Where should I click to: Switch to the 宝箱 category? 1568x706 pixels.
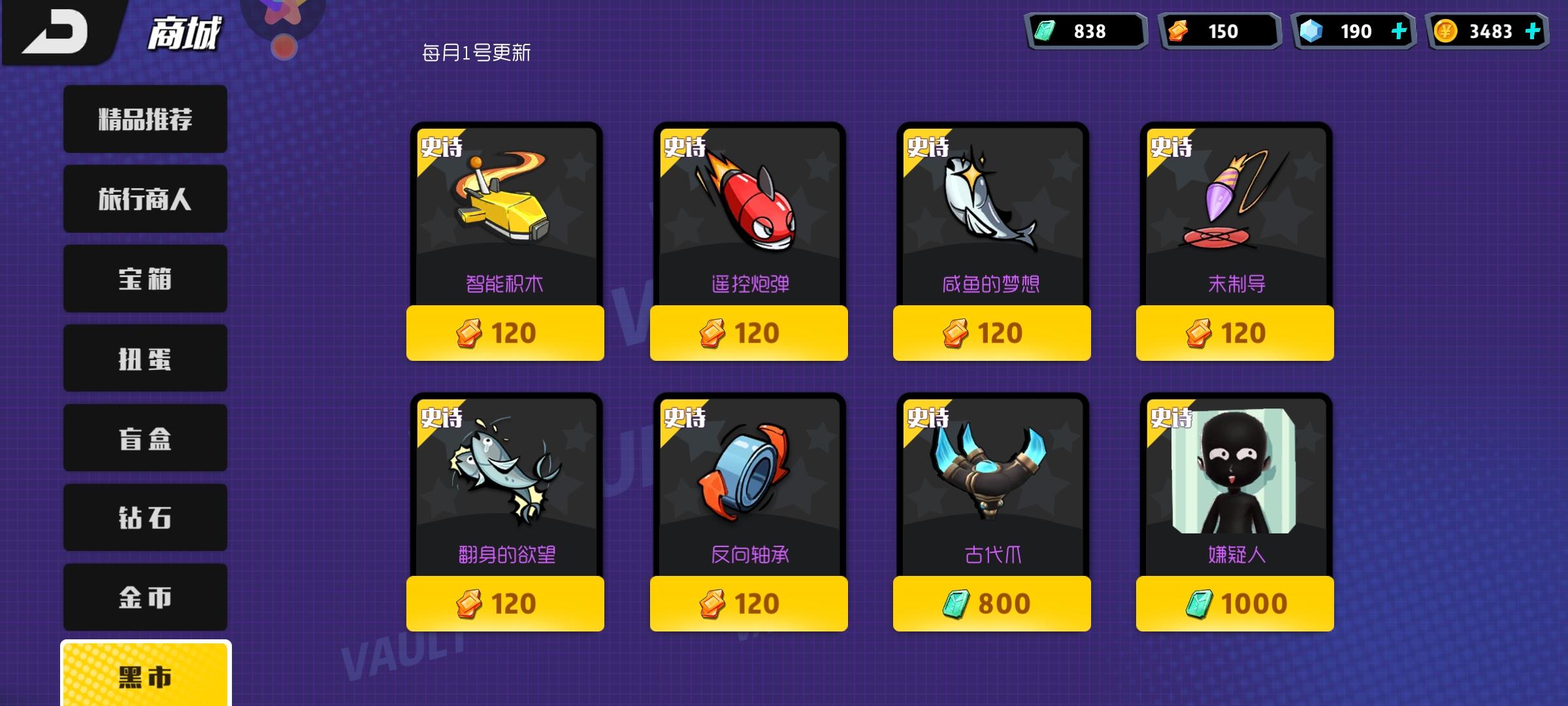pos(144,278)
